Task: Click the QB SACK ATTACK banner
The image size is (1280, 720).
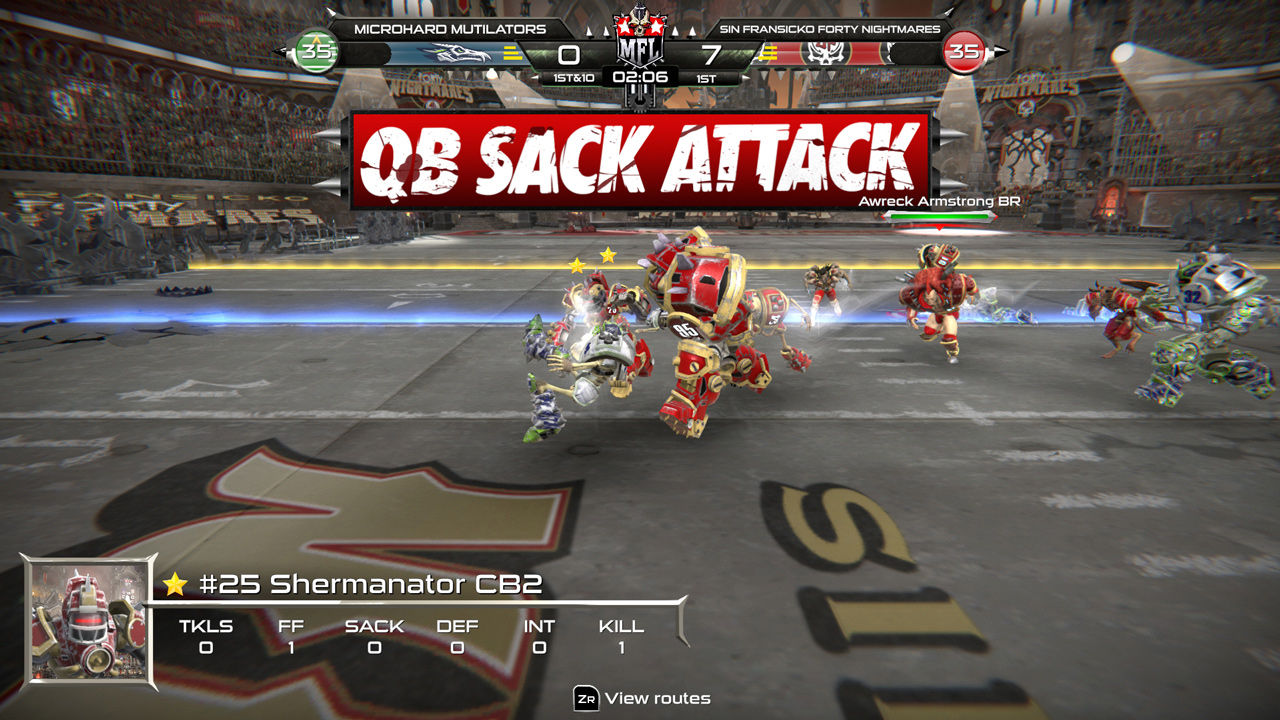Action: pos(640,155)
